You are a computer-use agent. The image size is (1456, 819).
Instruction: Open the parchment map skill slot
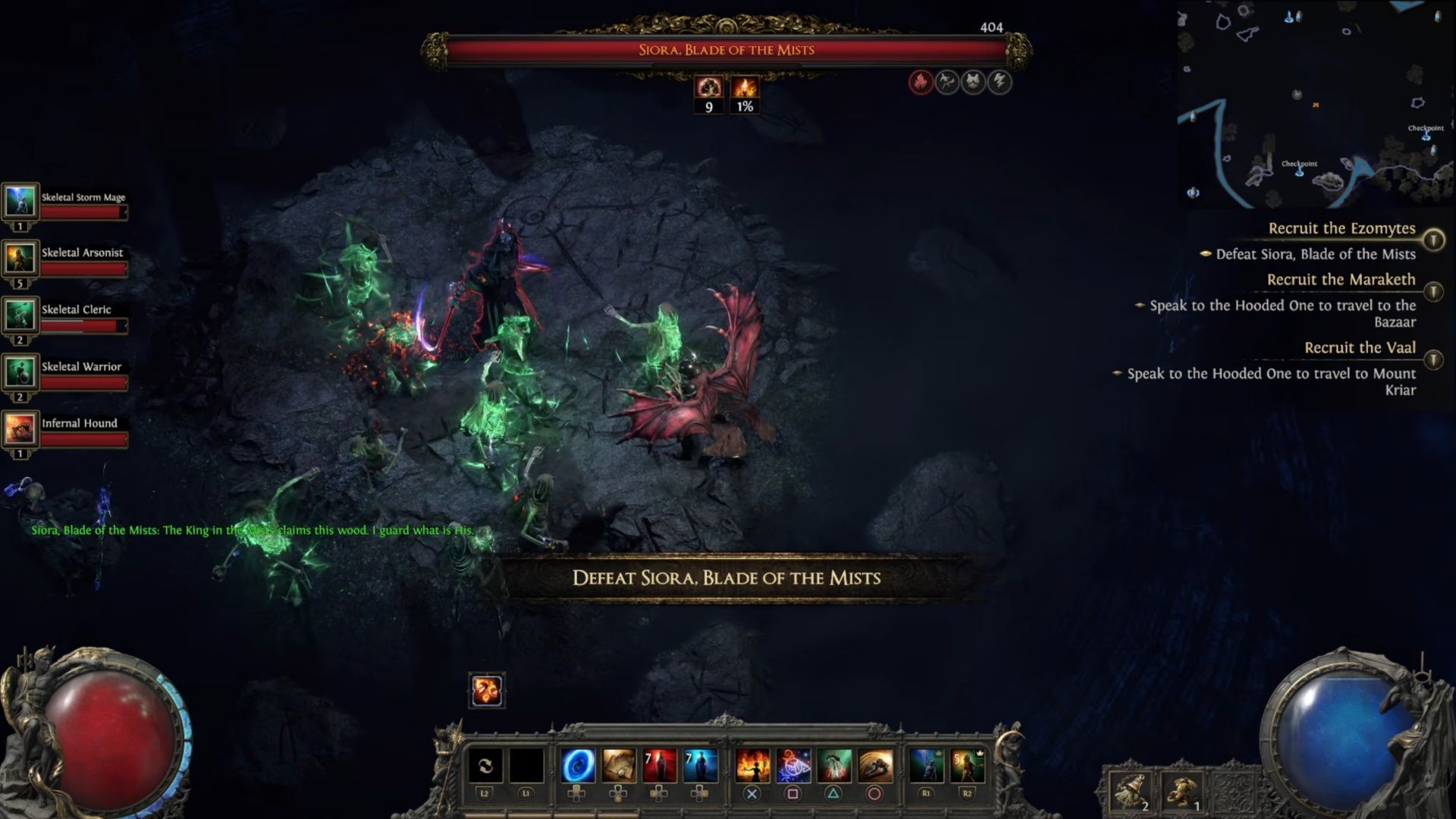tap(618, 766)
